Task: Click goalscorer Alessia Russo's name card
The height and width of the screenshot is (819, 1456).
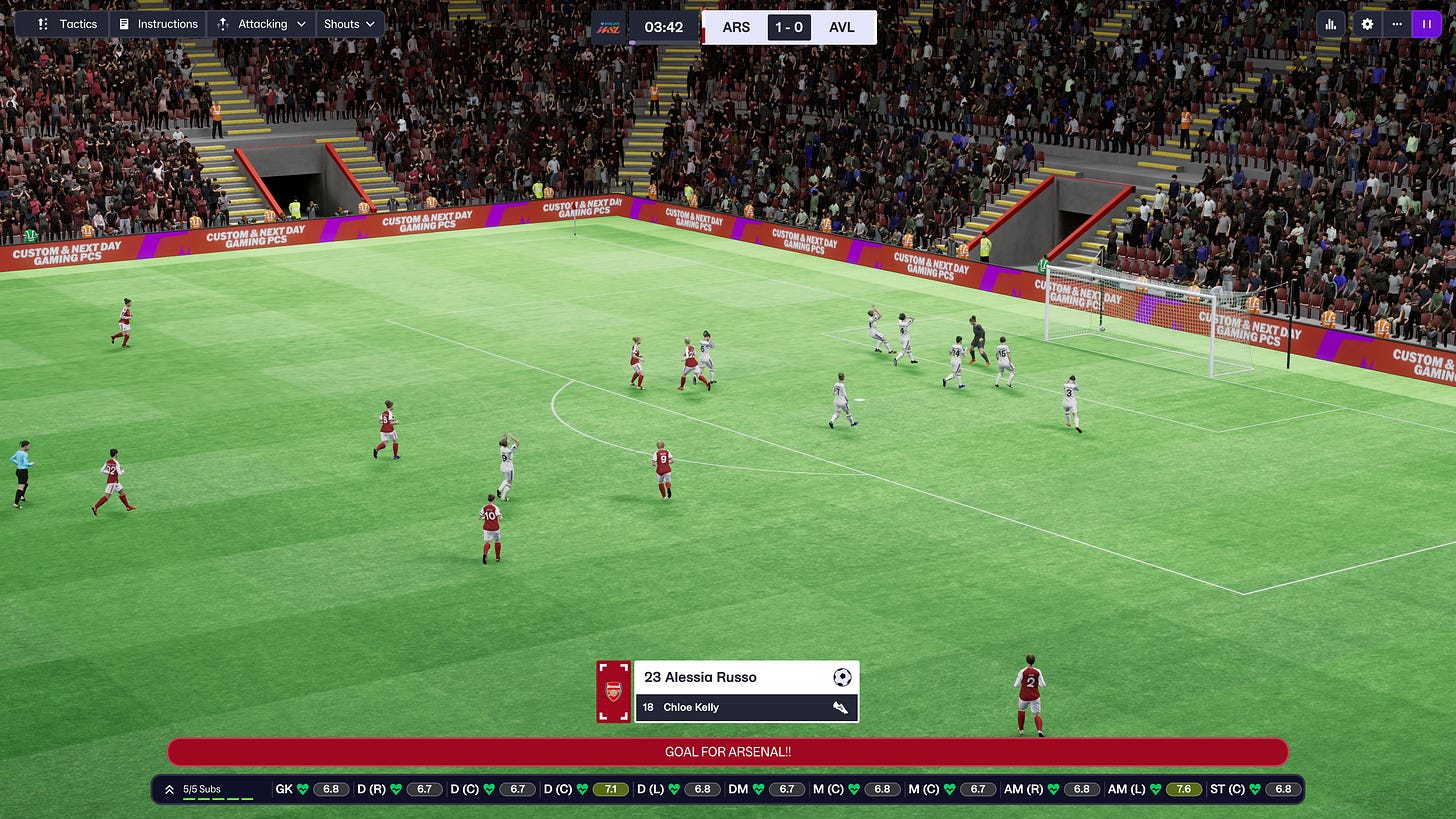Action: pyautogui.click(x=745, y=677)
